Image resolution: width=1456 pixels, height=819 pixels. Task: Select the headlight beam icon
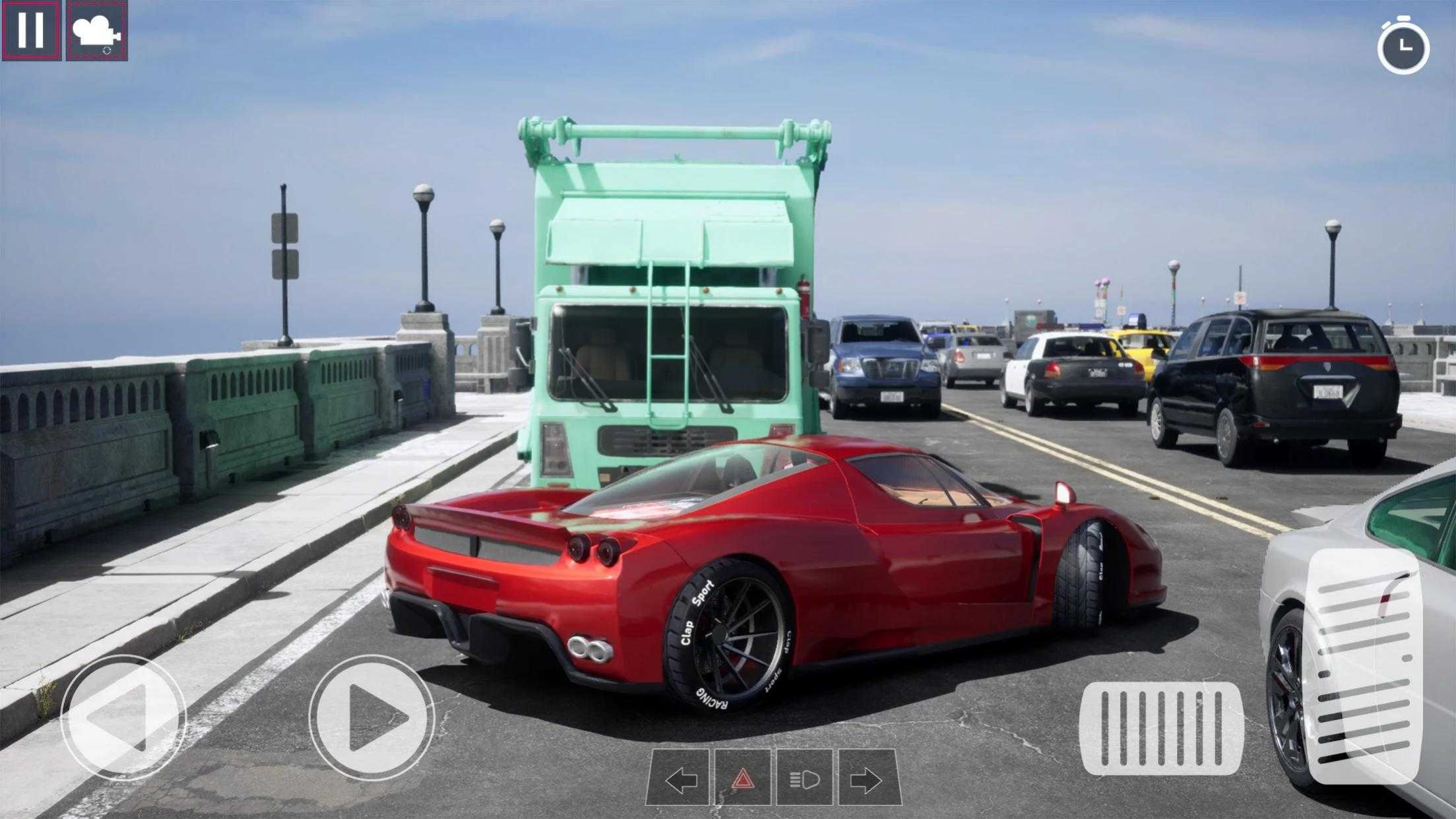806,777
